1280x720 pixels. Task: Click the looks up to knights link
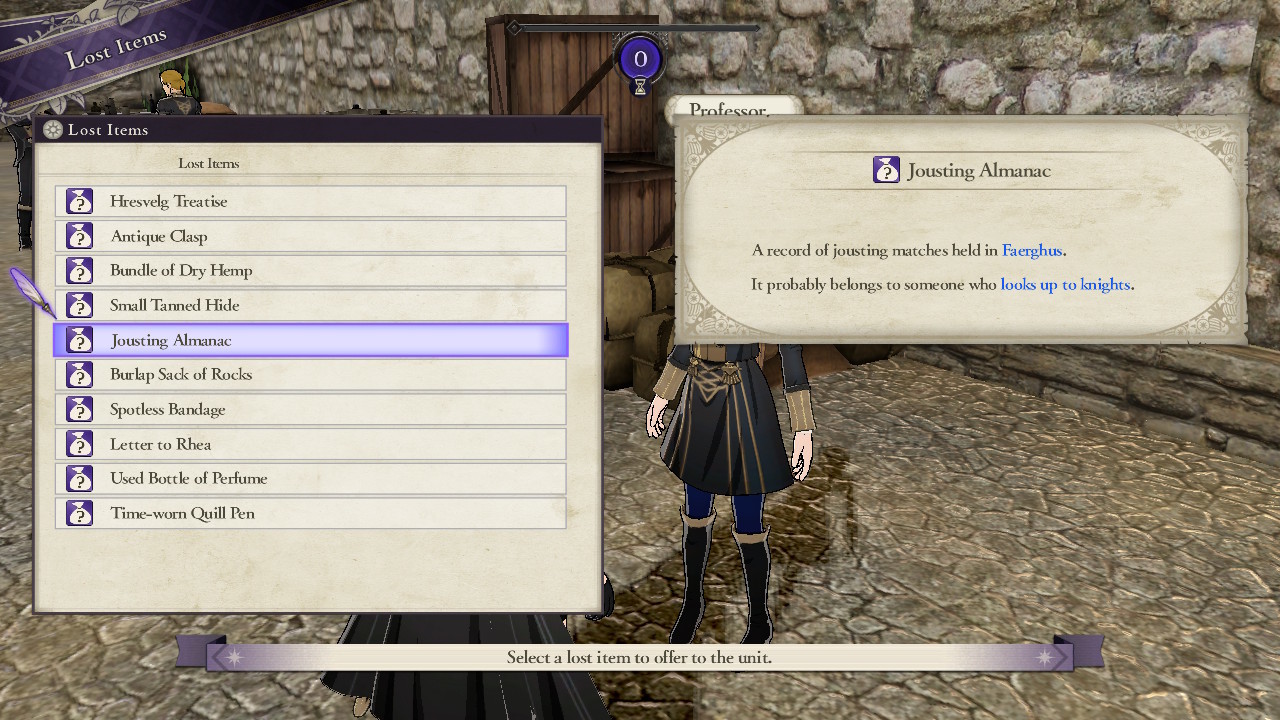1065,284
